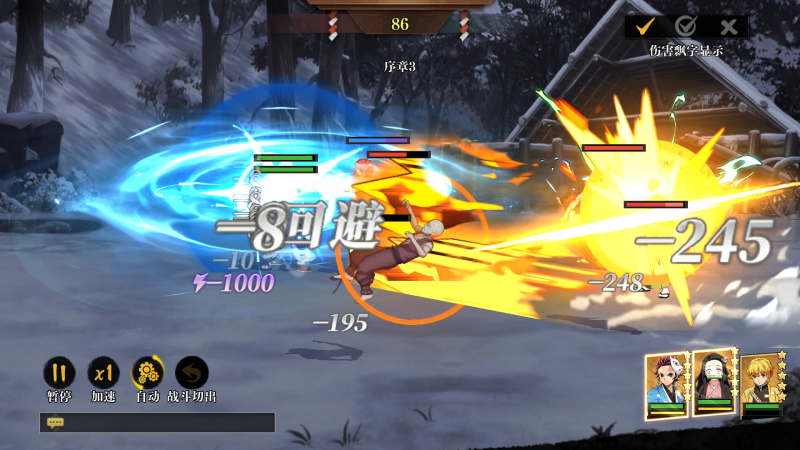Screen dimensions: 800x450
Task: Choose the circled checkmark damage display option
Action: point(686,27)
